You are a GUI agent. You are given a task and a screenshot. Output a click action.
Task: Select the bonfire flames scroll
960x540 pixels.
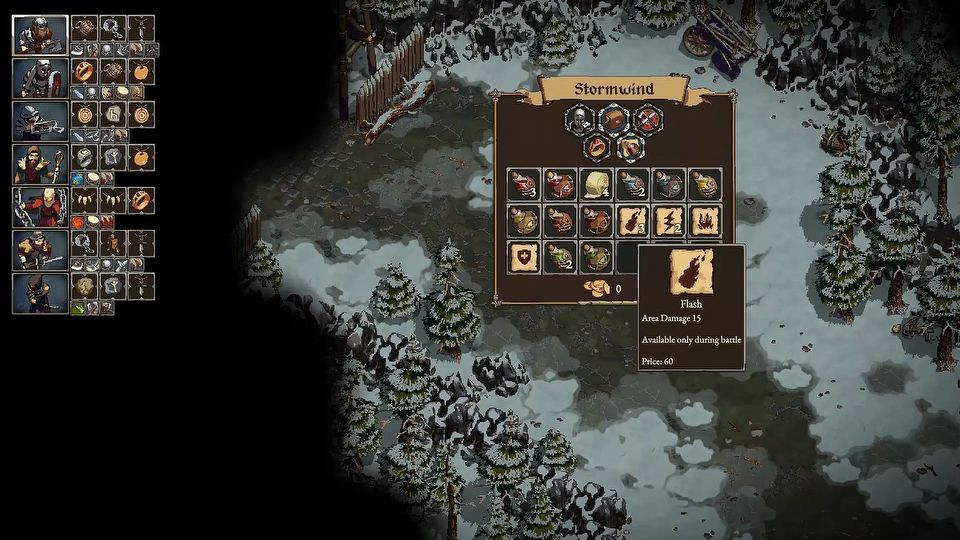(703, 220)
